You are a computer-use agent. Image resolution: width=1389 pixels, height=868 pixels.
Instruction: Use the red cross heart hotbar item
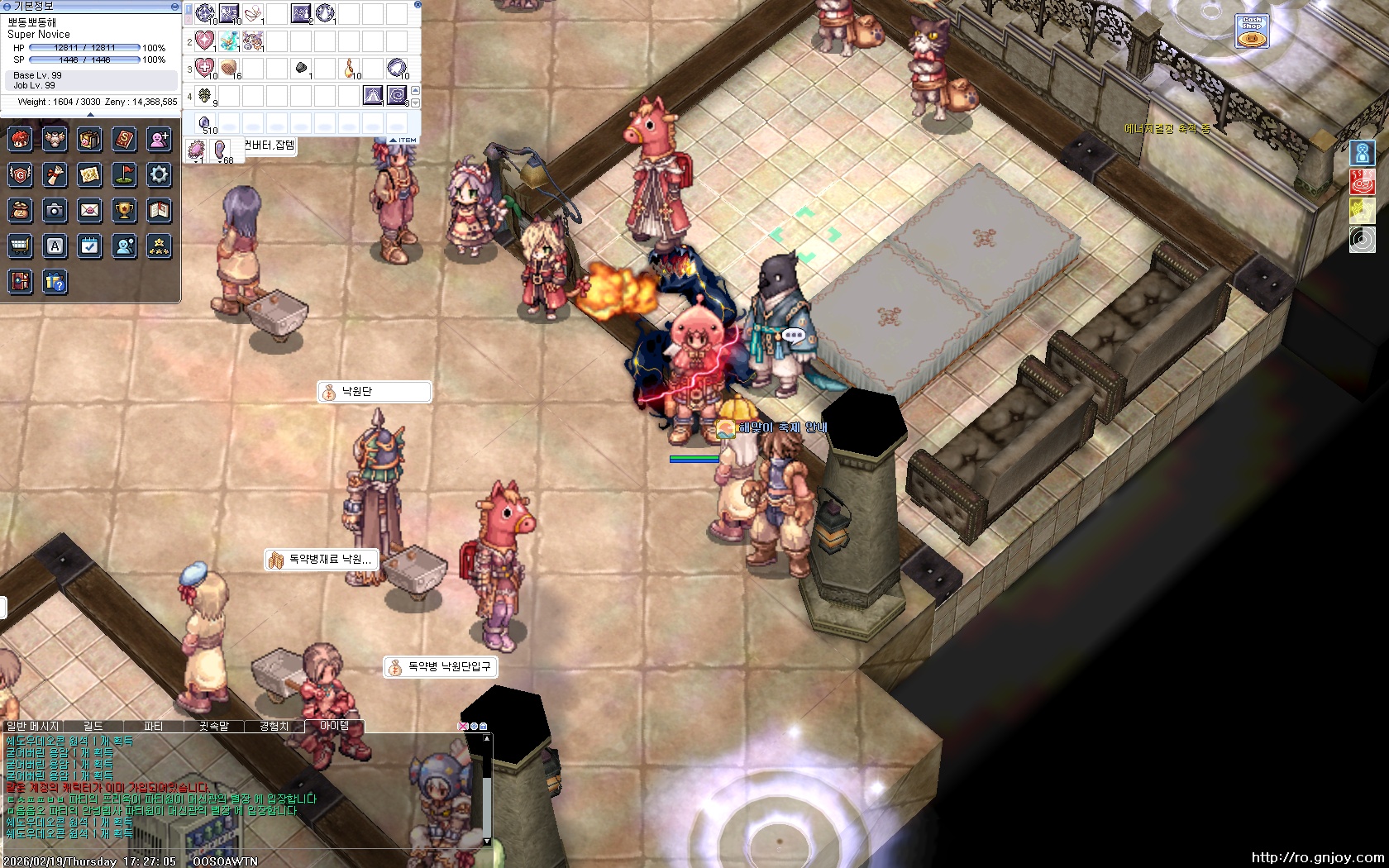click(205, 68)
